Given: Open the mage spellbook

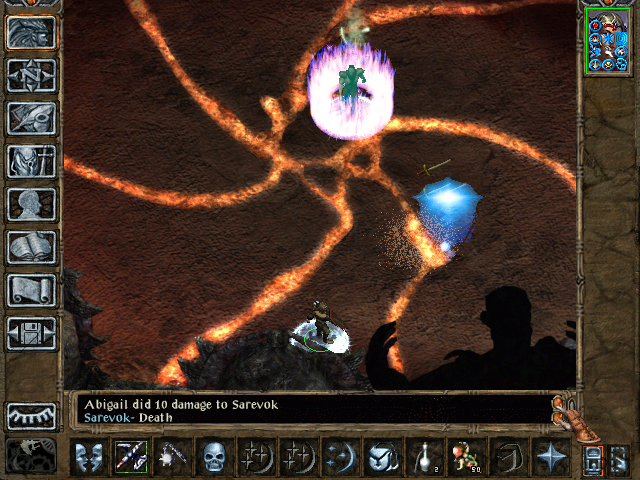Looking at the screenshot, I should point(31,247).
